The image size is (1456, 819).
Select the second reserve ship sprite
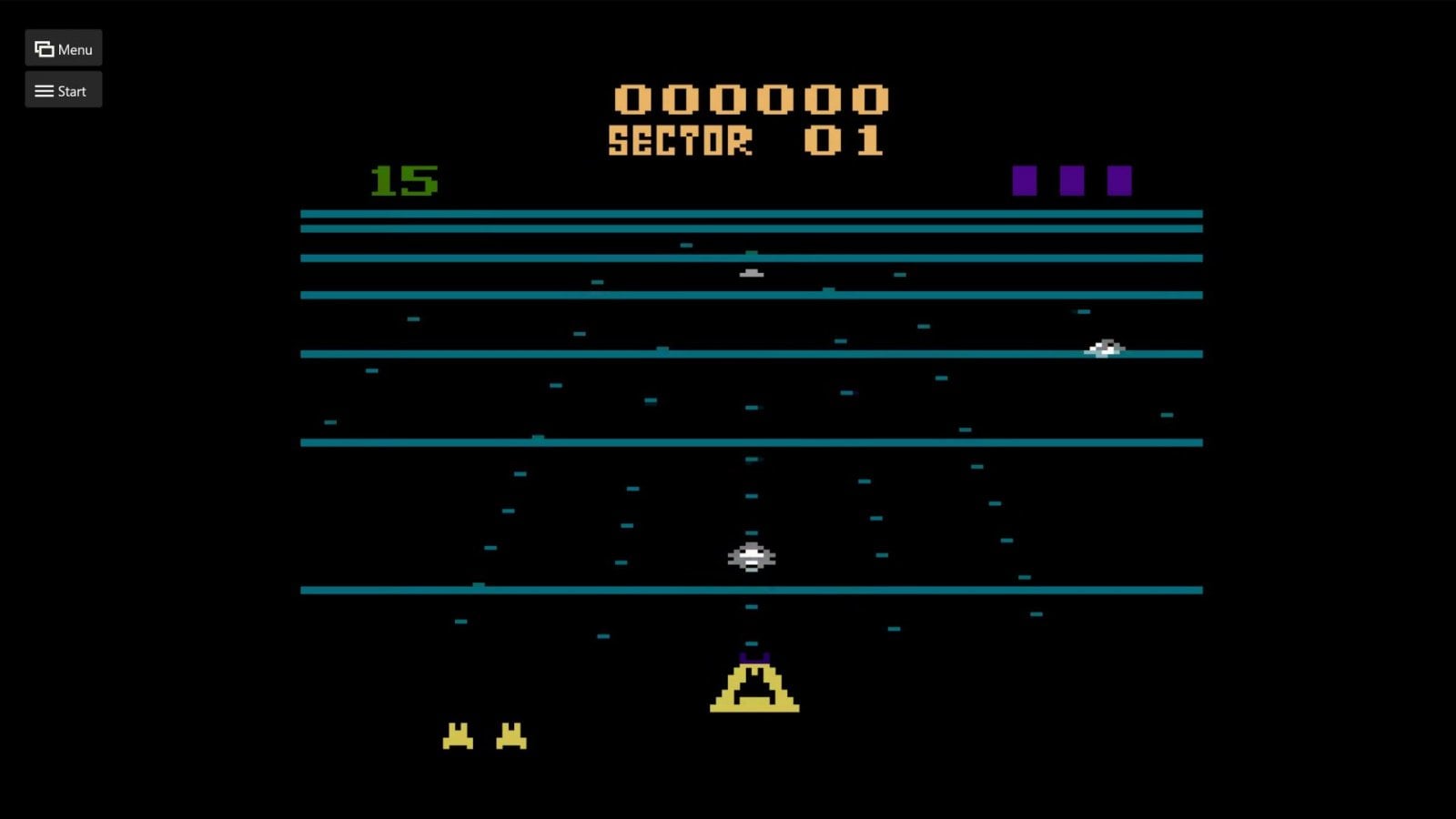point(511,735)
